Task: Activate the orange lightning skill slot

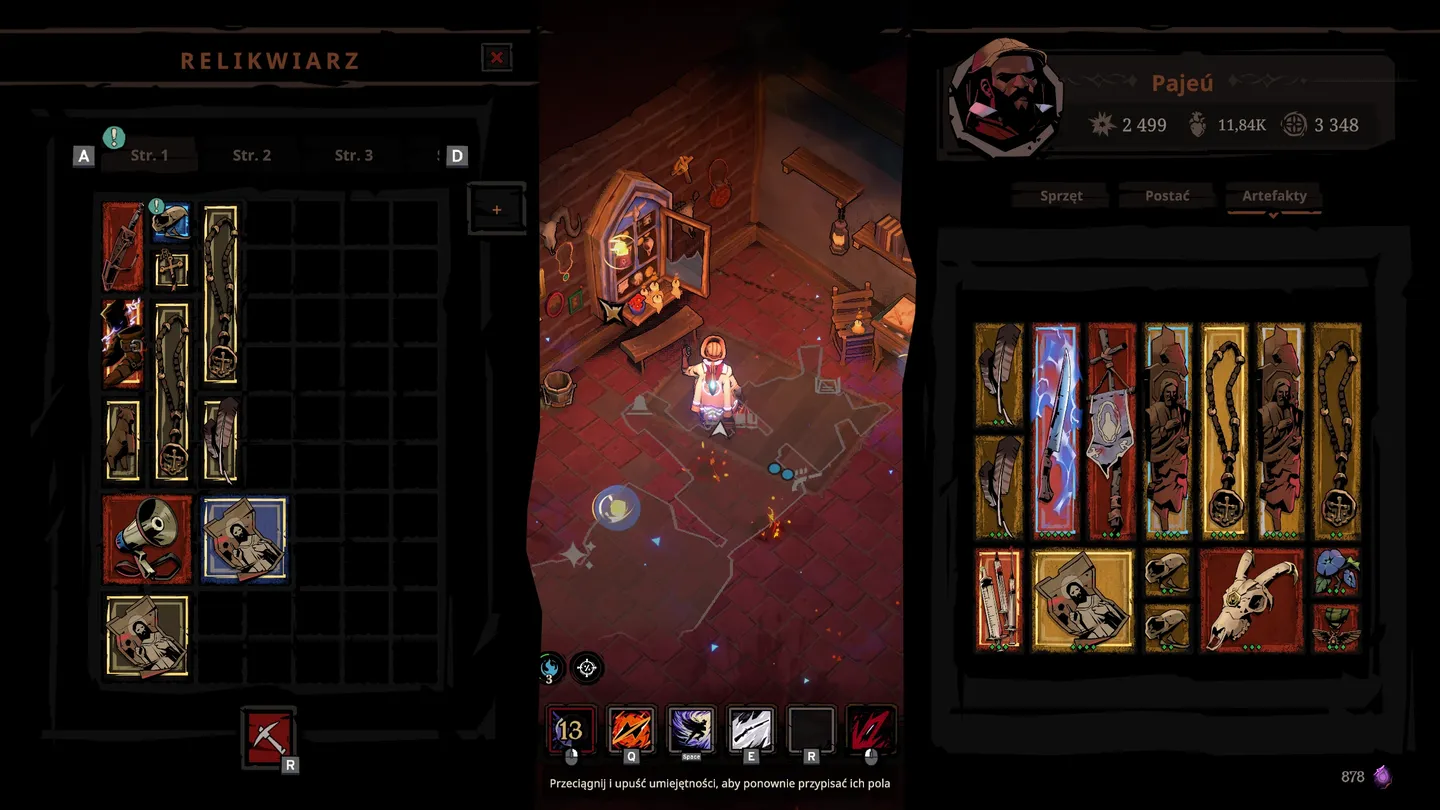Action: click(x=632, y=730)
